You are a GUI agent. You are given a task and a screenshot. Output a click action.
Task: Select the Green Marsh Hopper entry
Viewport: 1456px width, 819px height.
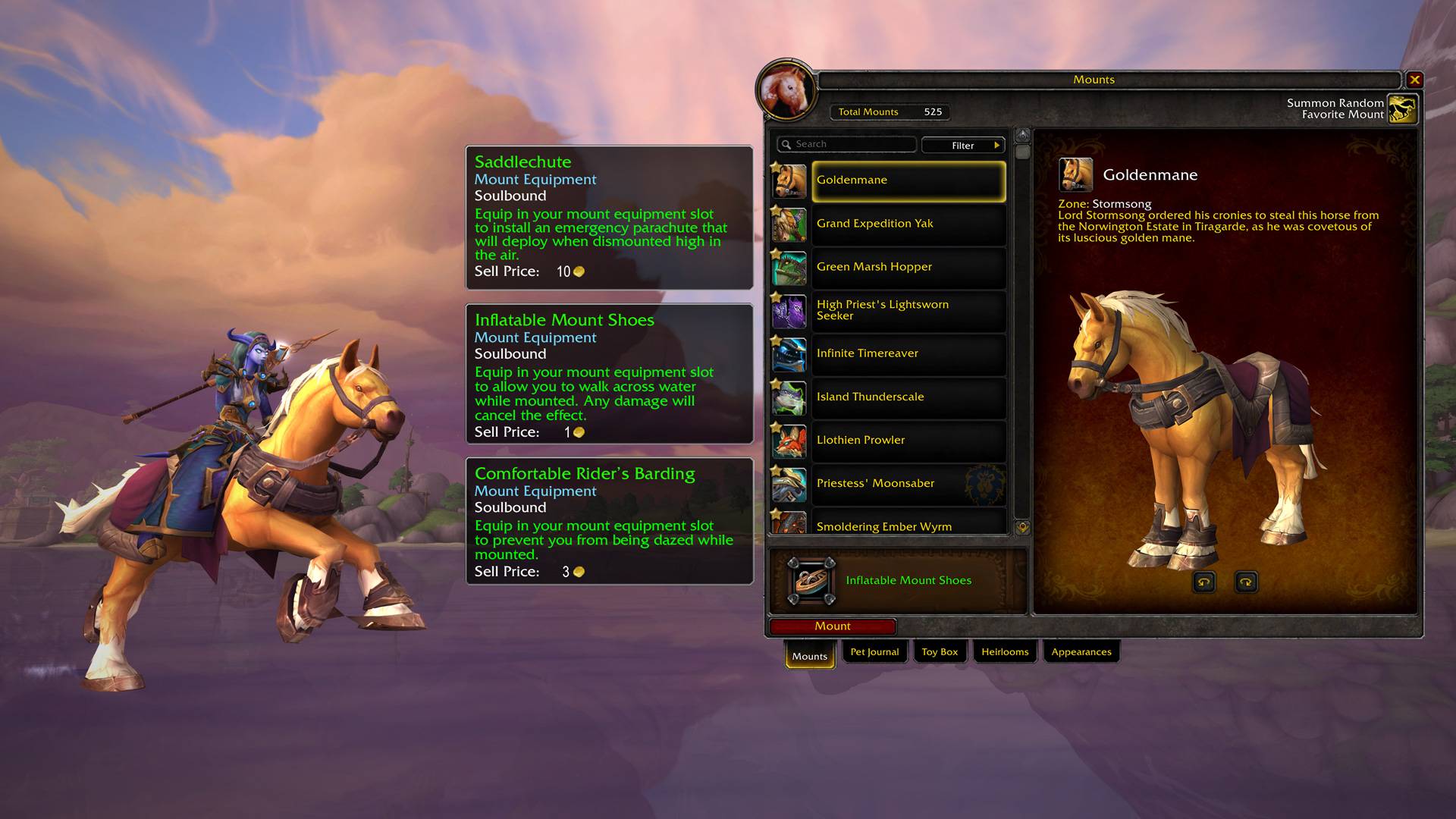908,267
